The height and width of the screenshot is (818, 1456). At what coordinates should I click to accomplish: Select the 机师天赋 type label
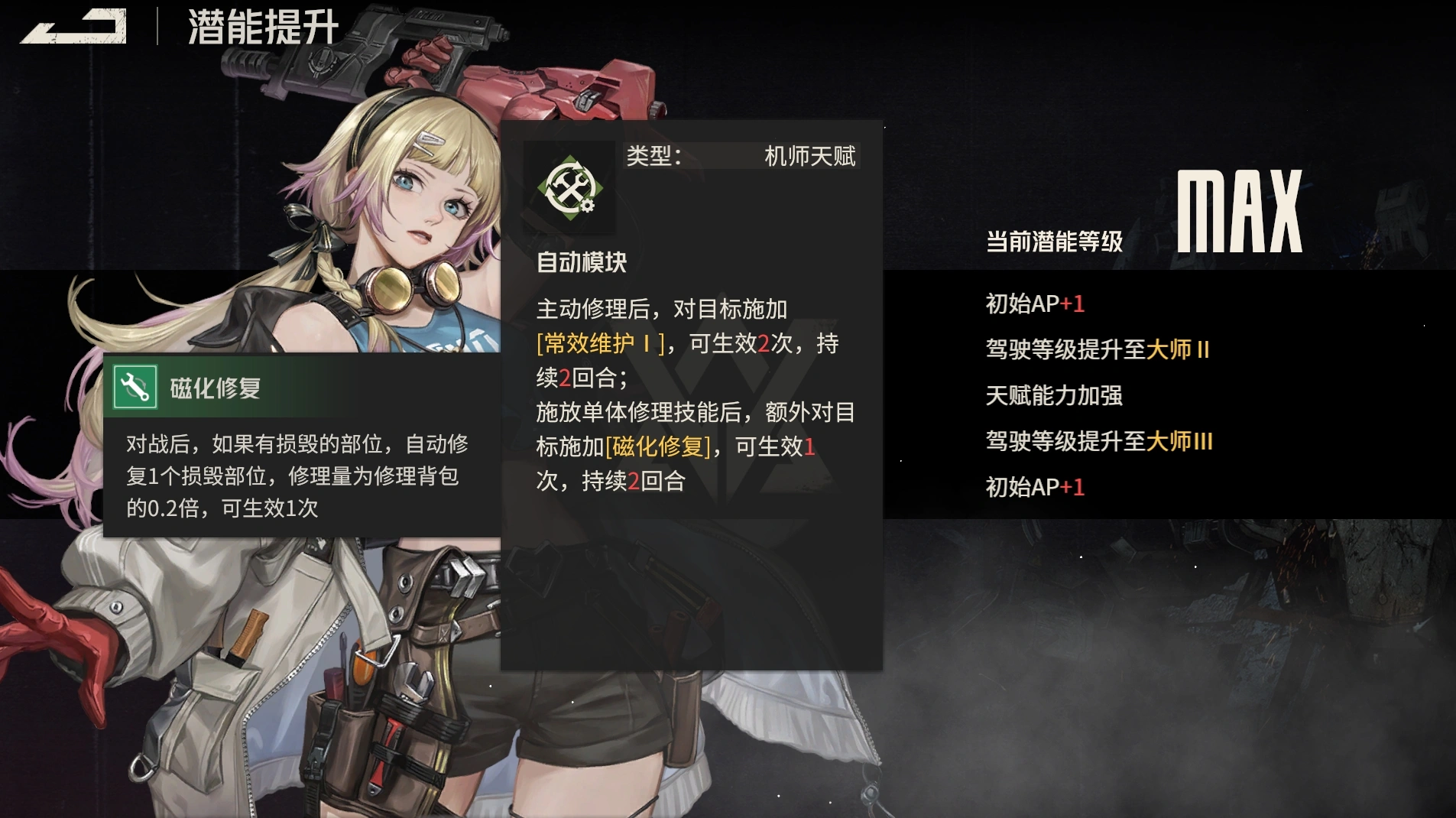[x=812, y=155]
